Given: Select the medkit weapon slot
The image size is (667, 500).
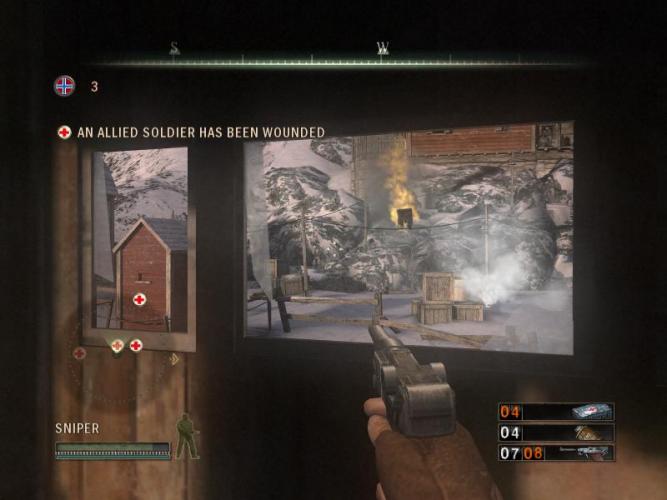Looking at the screenshot, I should pos(556,412).
